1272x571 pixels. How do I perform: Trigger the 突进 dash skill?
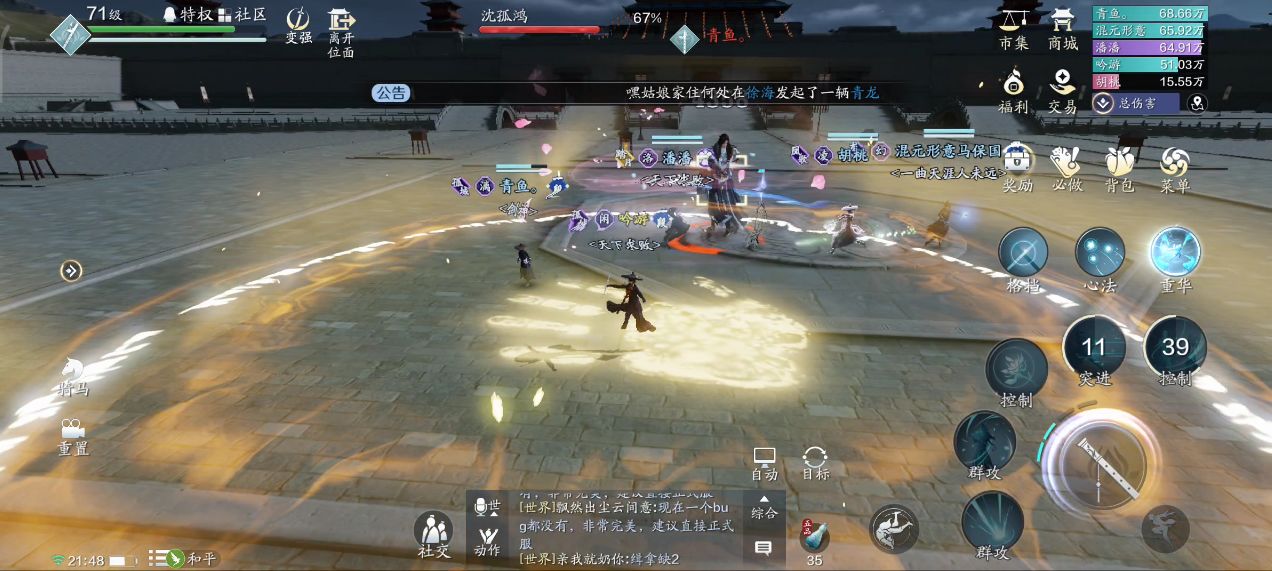[x=1094, y=349]
